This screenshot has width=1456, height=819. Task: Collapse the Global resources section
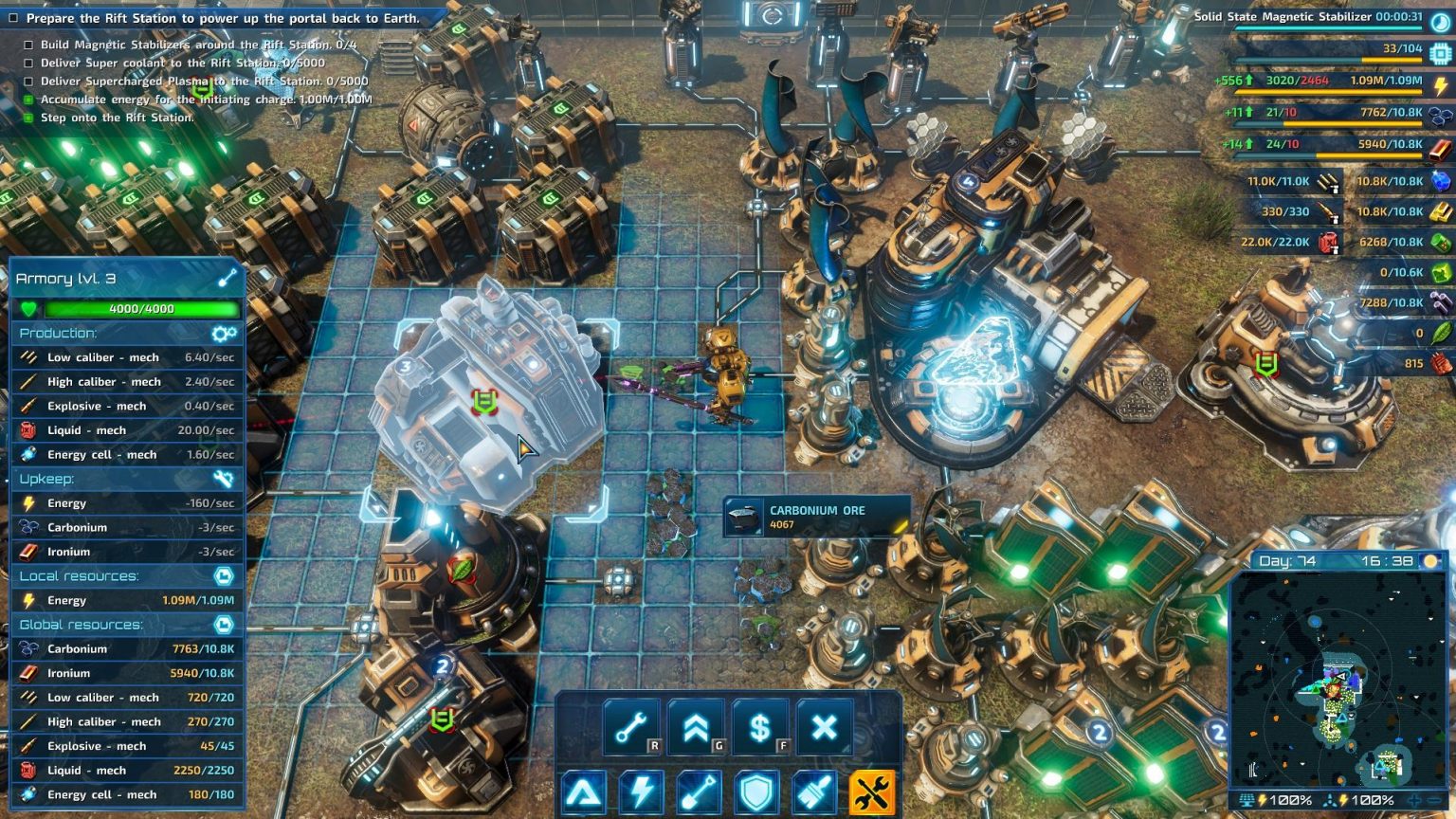(224, 624)
